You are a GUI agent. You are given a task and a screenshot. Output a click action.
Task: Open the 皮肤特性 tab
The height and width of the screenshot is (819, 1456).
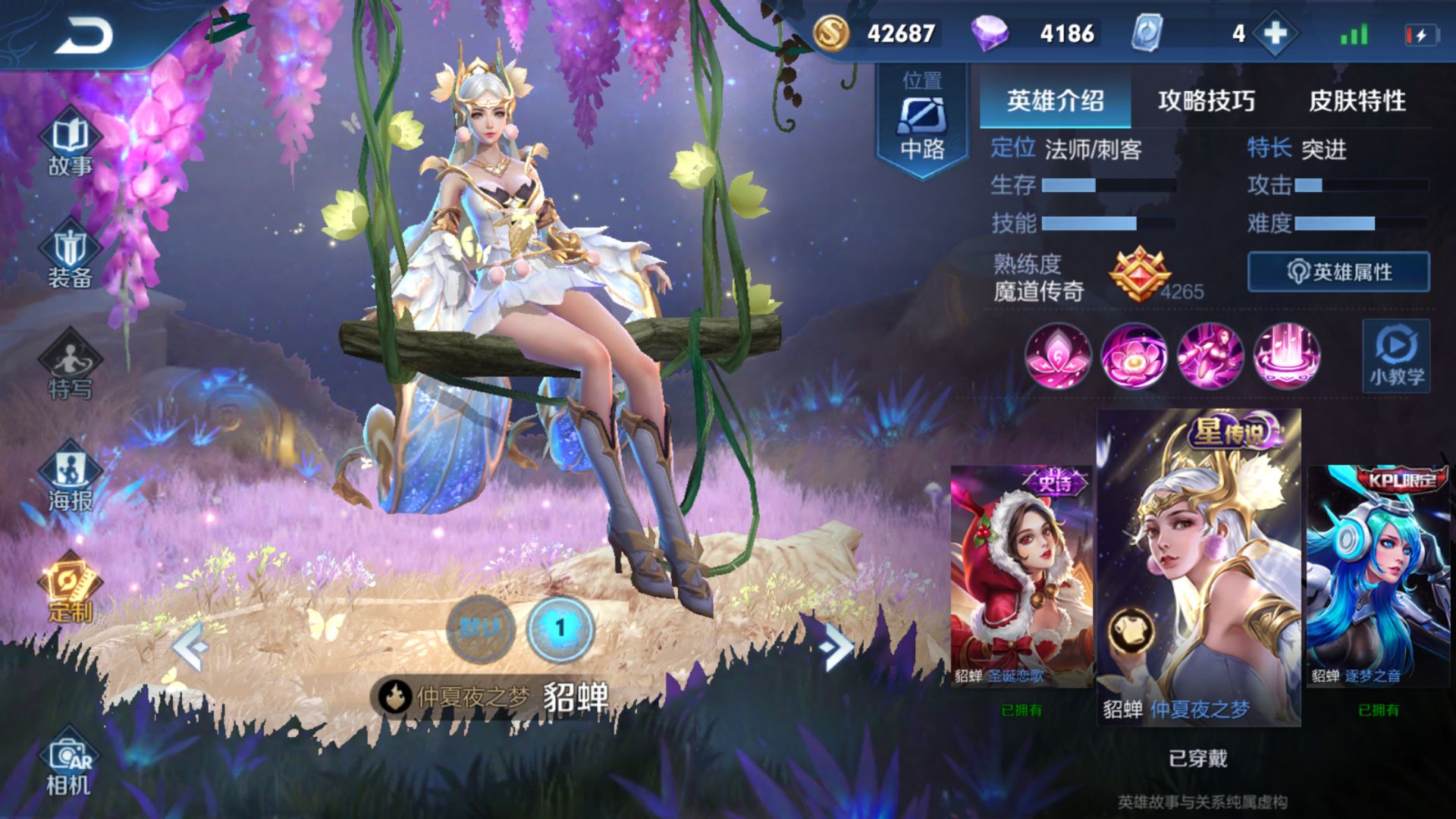point(1357,101)
